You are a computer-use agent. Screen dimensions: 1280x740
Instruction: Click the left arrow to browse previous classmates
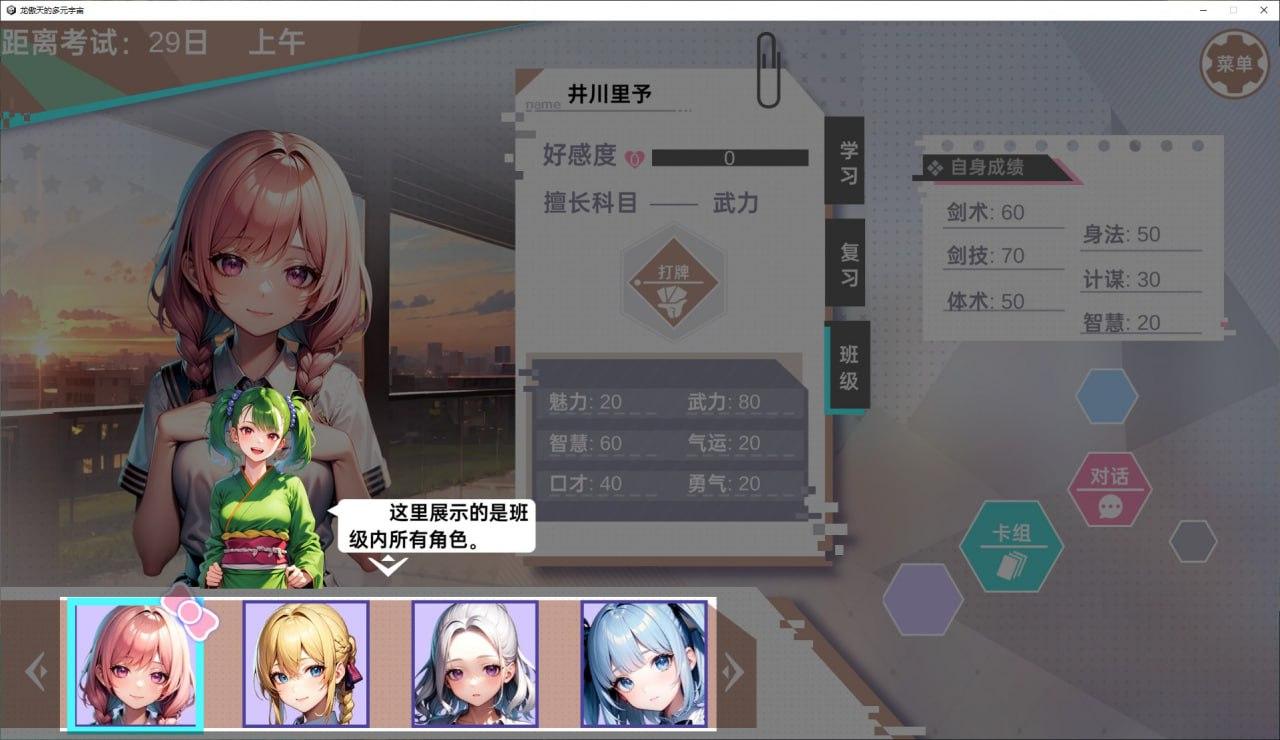[x=37, y=671]
